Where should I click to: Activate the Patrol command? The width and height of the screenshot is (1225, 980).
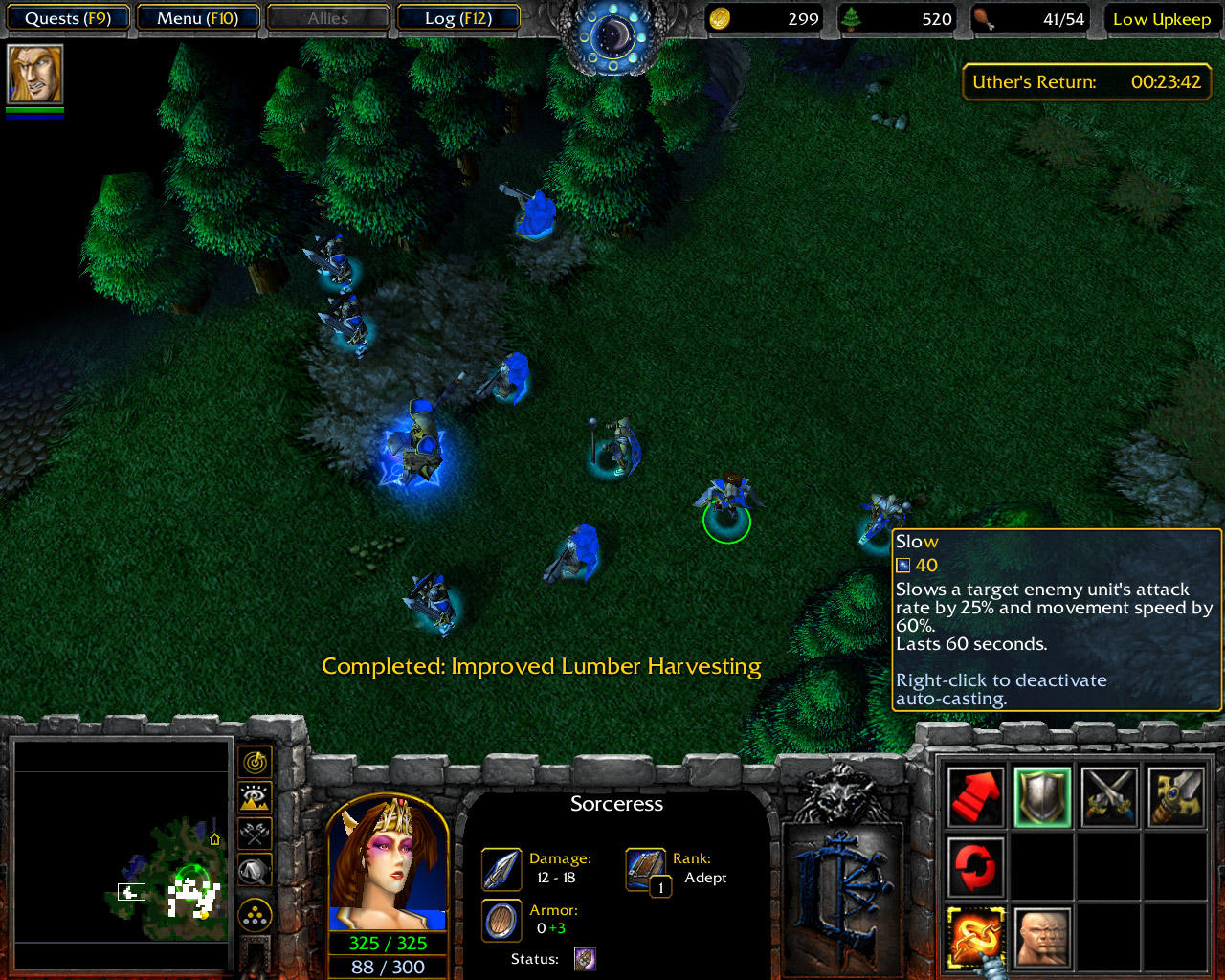[x=974, y=867]
